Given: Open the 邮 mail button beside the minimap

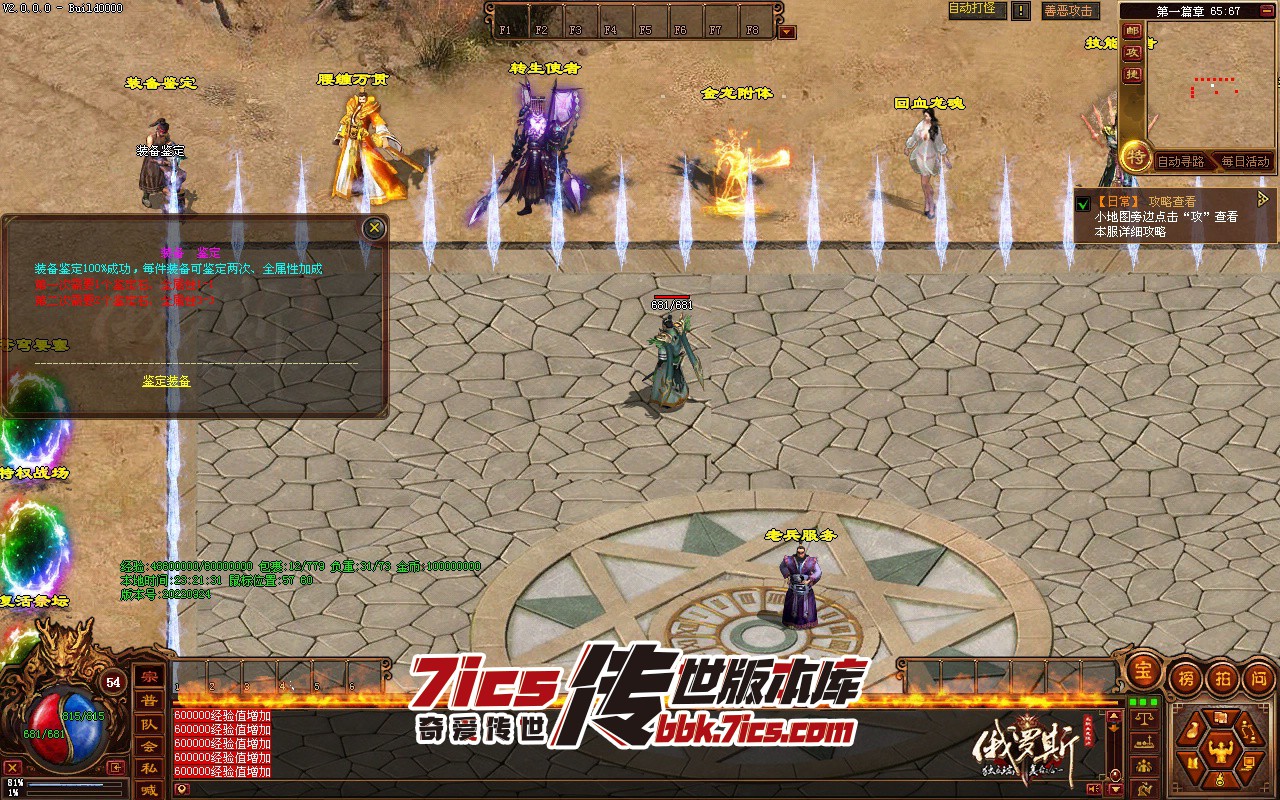Looking at the screenshot, I should (x=1132, y=30).
